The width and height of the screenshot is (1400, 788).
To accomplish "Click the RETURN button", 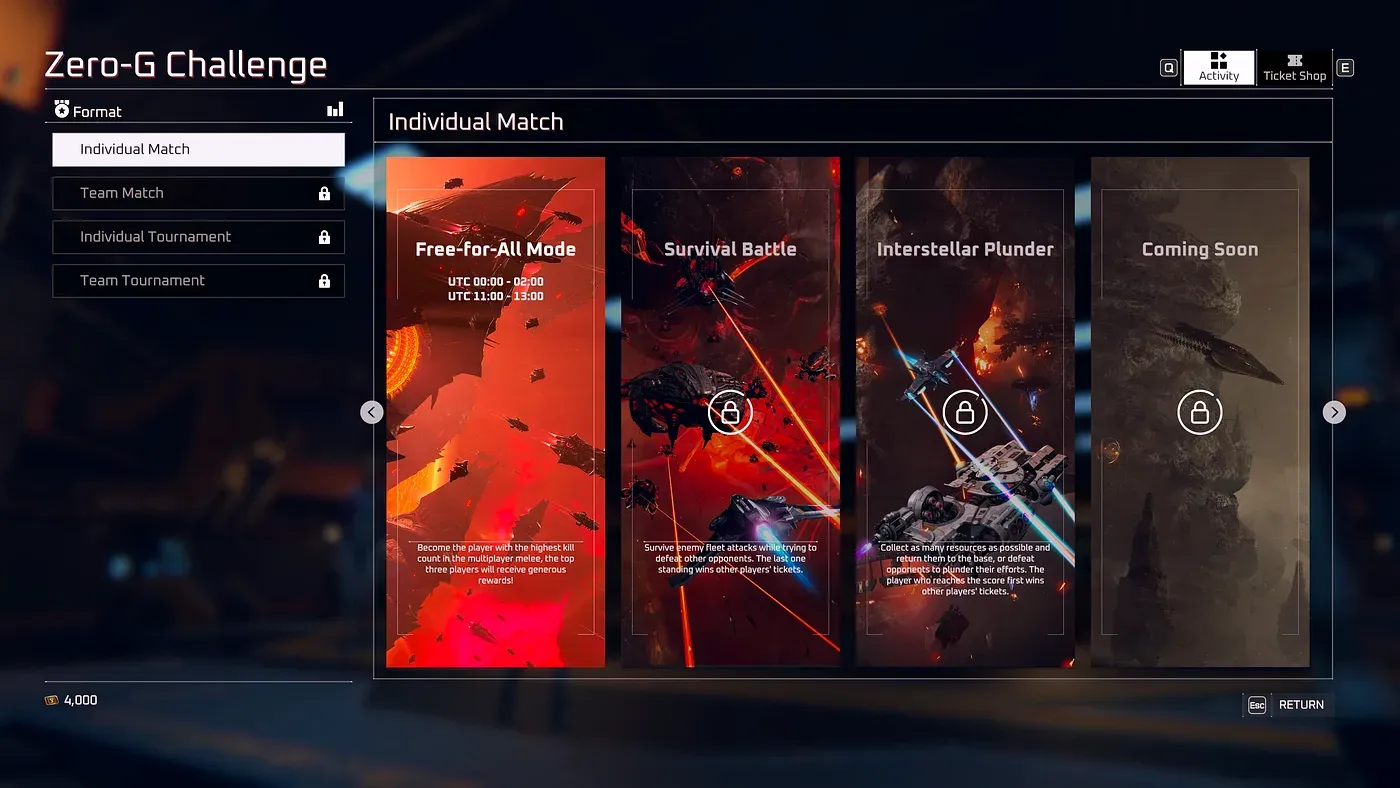I will pyautogui.click(x=1302, y=704).
